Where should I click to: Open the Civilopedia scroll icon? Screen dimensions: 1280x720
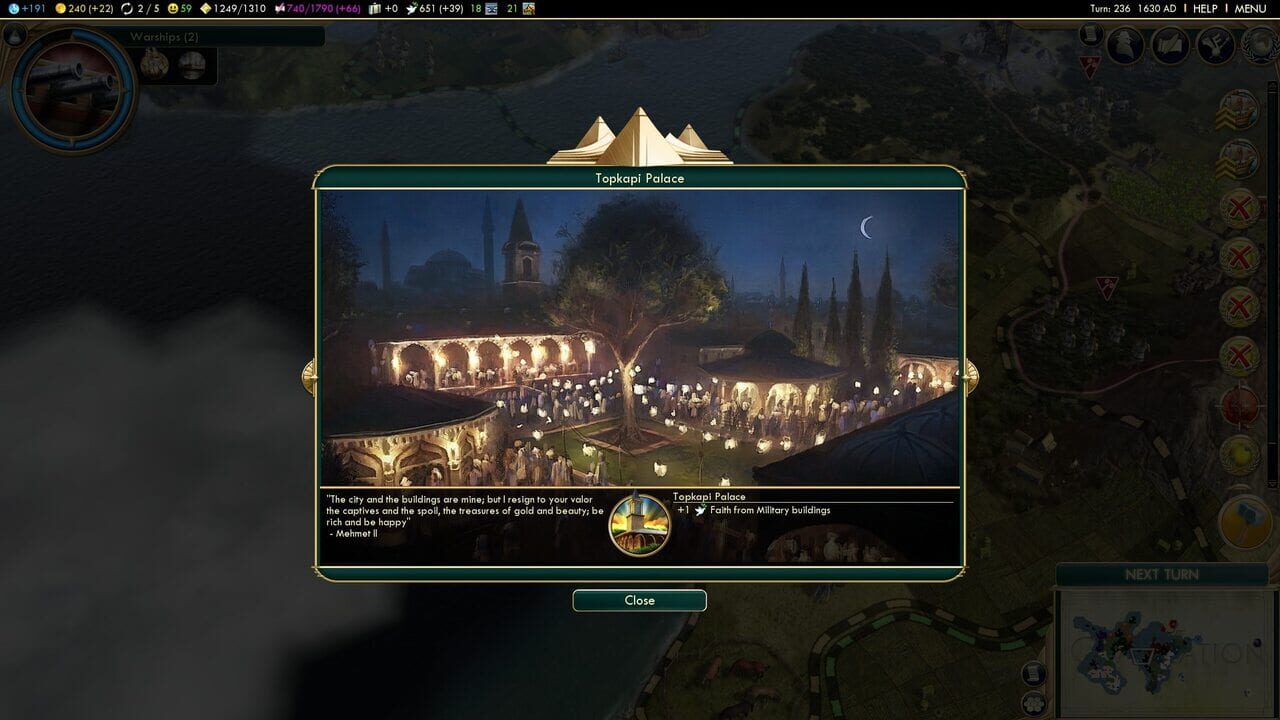tap(1090, 34)
